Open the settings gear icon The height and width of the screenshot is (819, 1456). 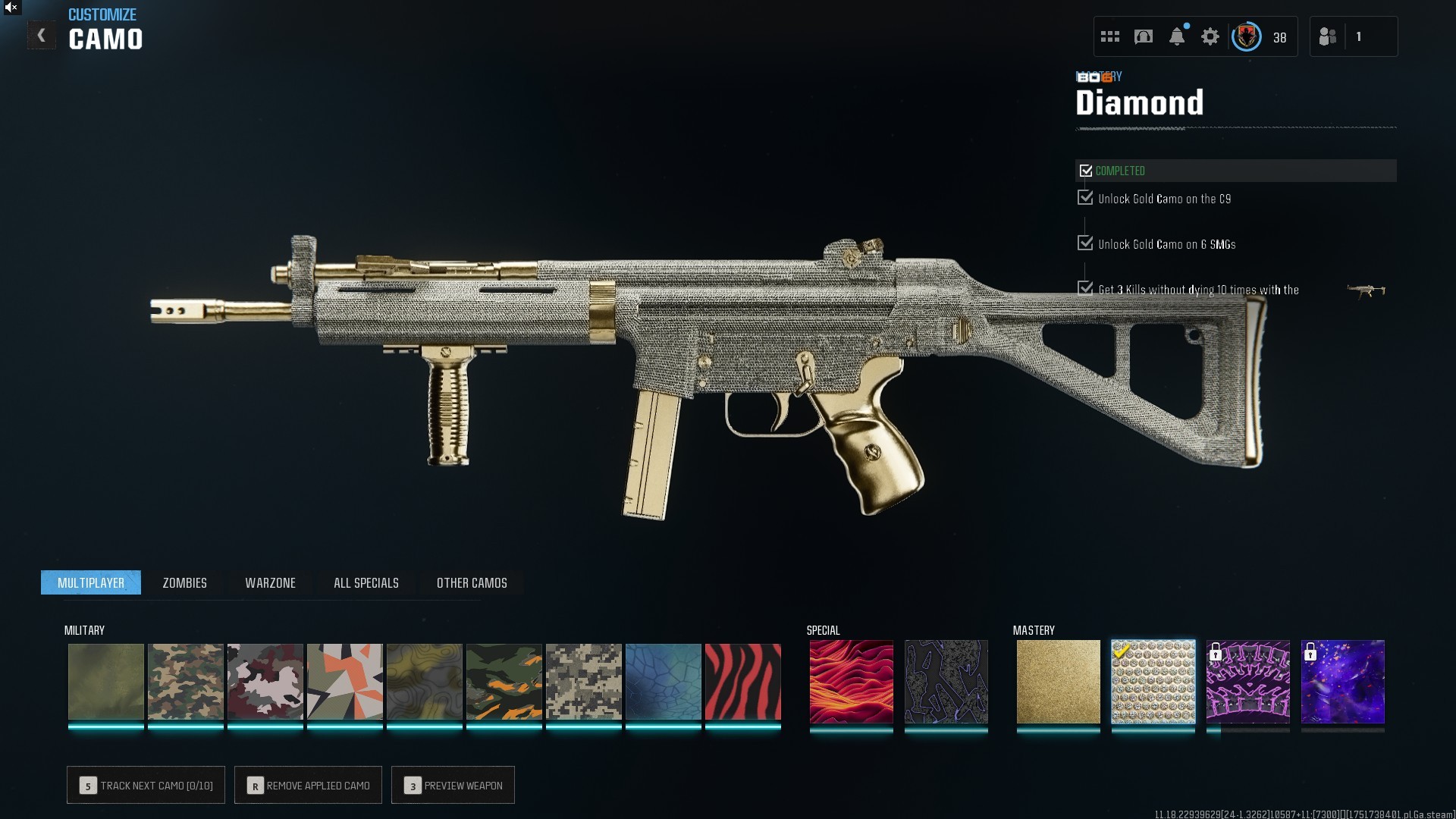pos(1210,36)
